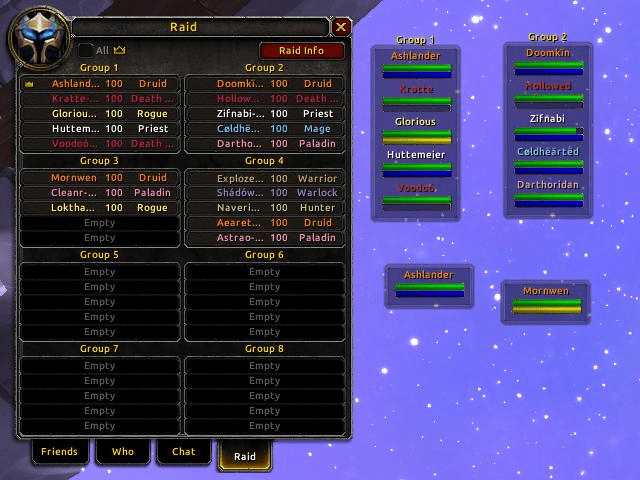Close the Raid window
This screenshot has height=480, width=640.
pyautogui.click(x=341, y=27)
